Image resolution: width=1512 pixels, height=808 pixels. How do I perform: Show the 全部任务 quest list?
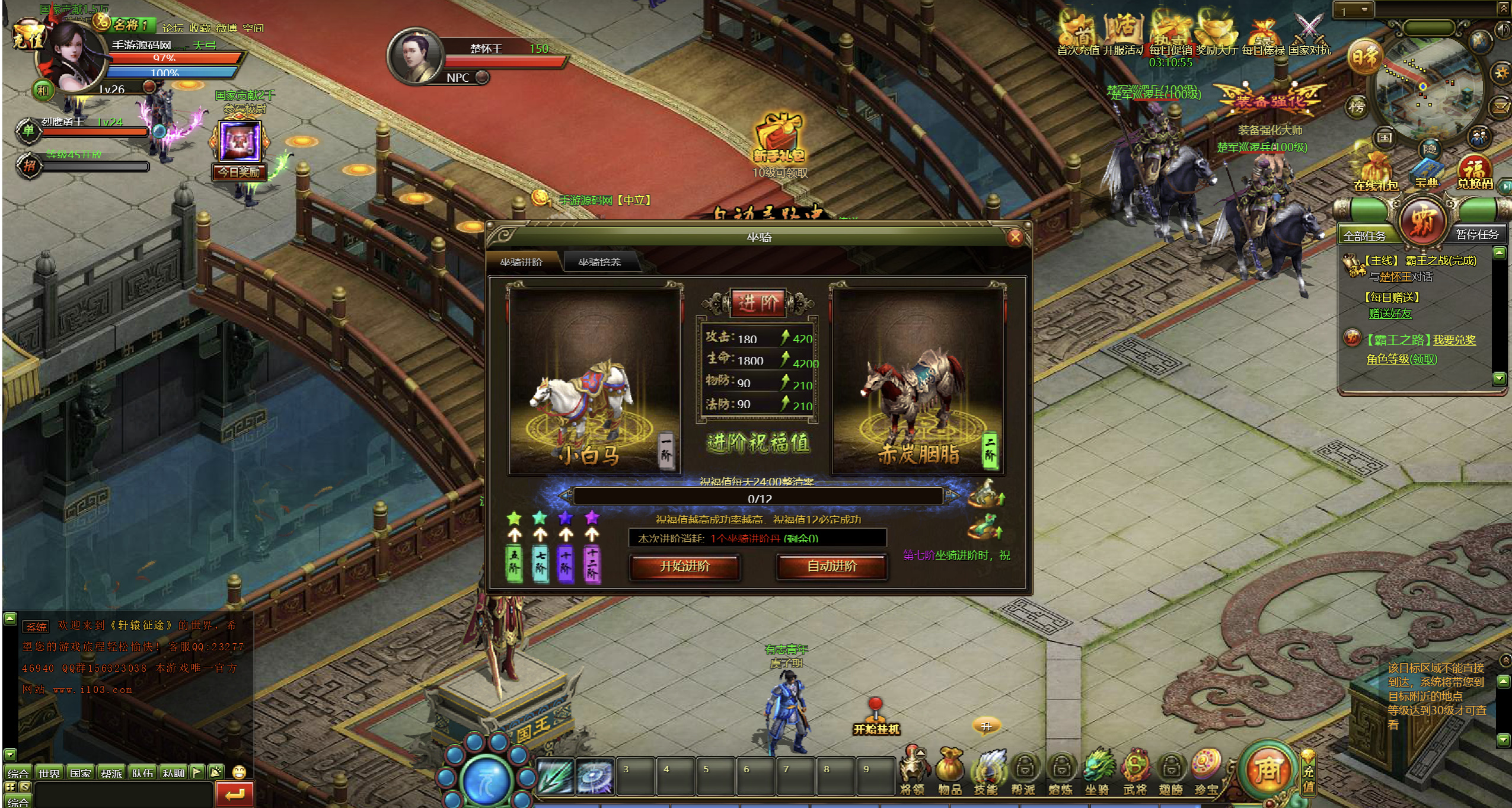coord(1364,236)
